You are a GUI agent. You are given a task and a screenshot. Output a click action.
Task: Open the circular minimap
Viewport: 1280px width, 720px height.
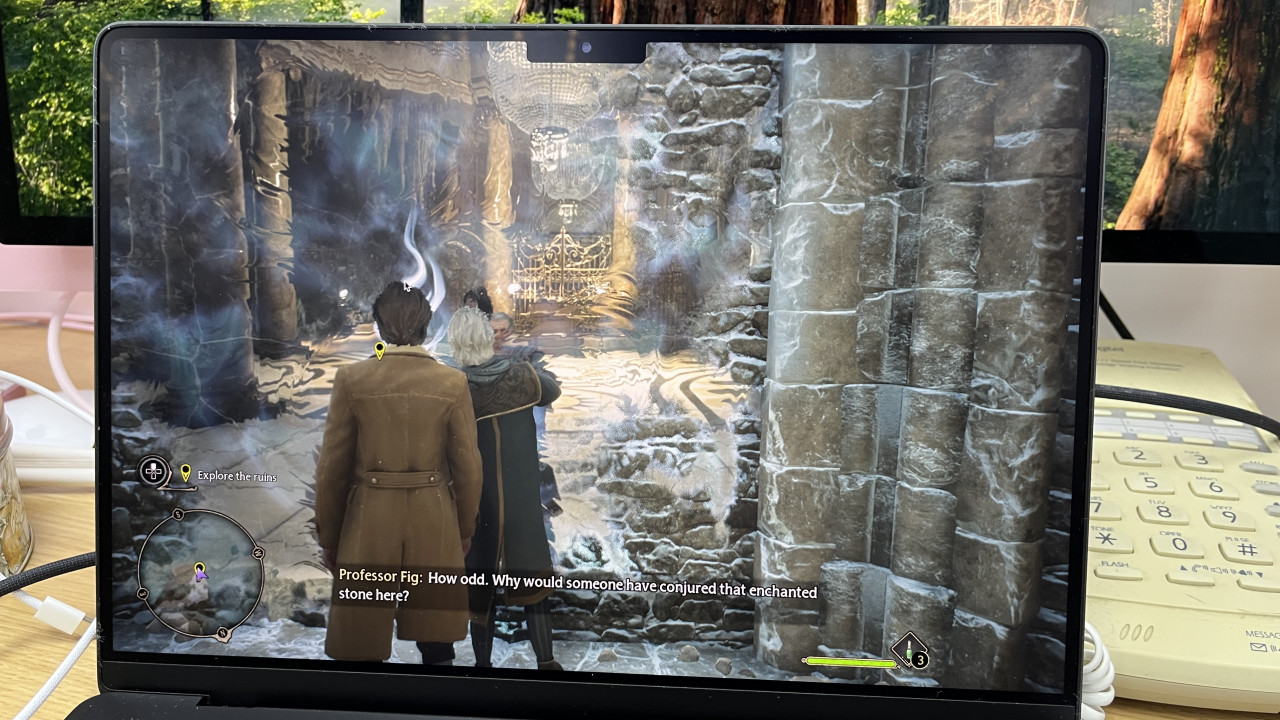tap(200, 574)
